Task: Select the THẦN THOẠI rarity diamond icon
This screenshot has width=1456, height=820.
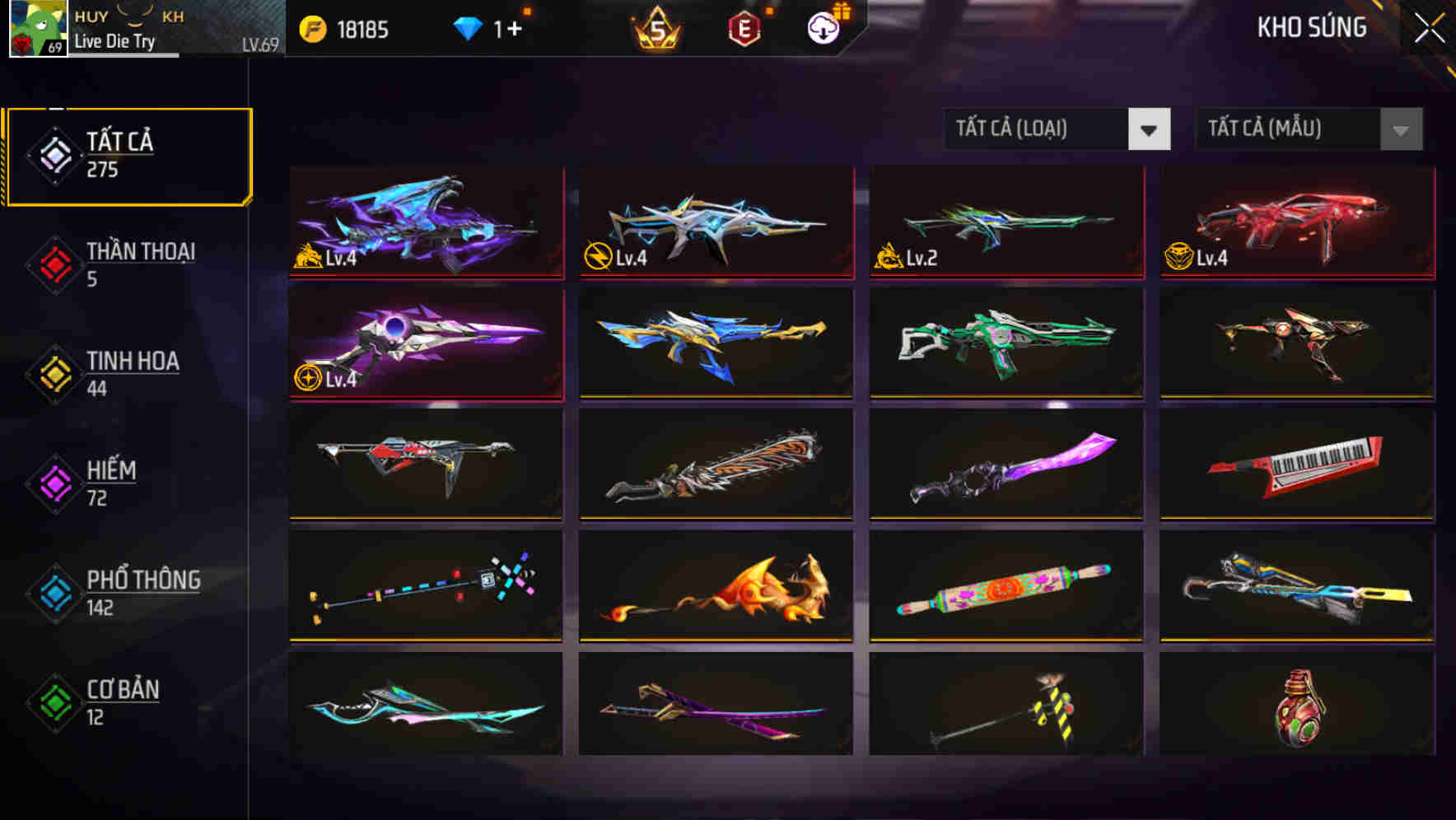Action: 53,263
